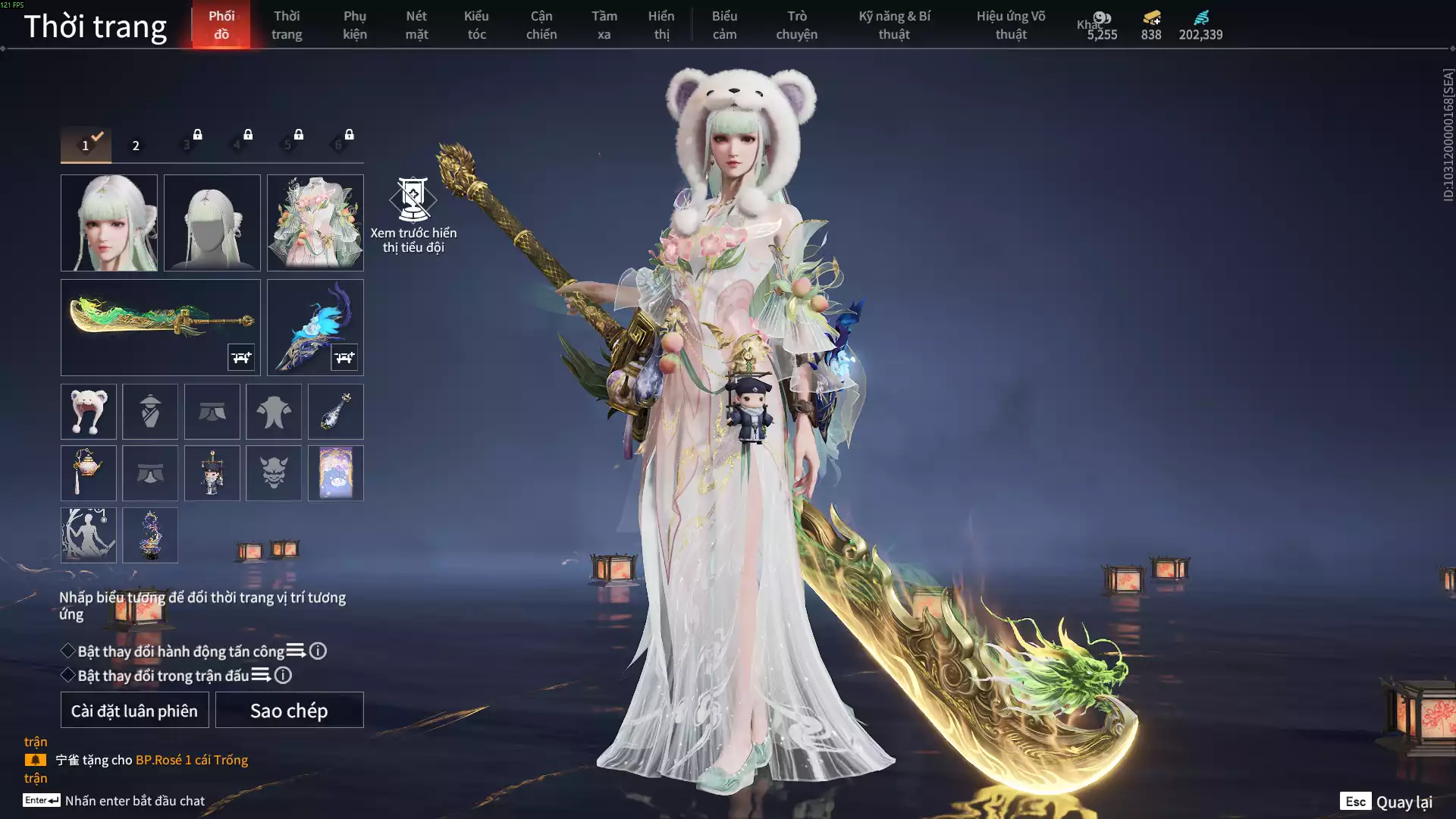
Task: Choose the chibi doll pendant slot
Action: coord(212,473)
